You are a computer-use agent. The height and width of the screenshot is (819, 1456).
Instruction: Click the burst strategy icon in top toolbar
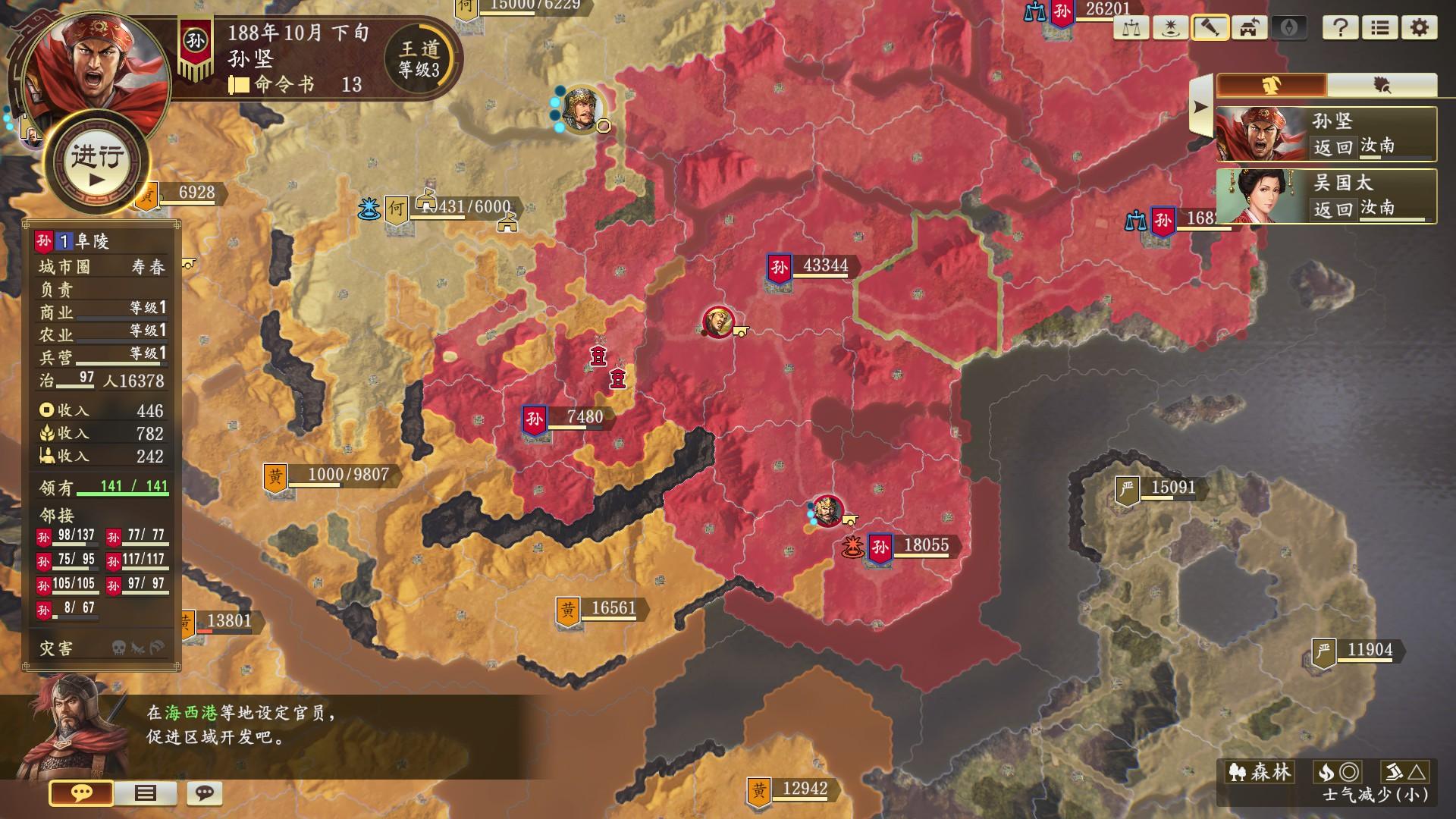pos(1170,28)
